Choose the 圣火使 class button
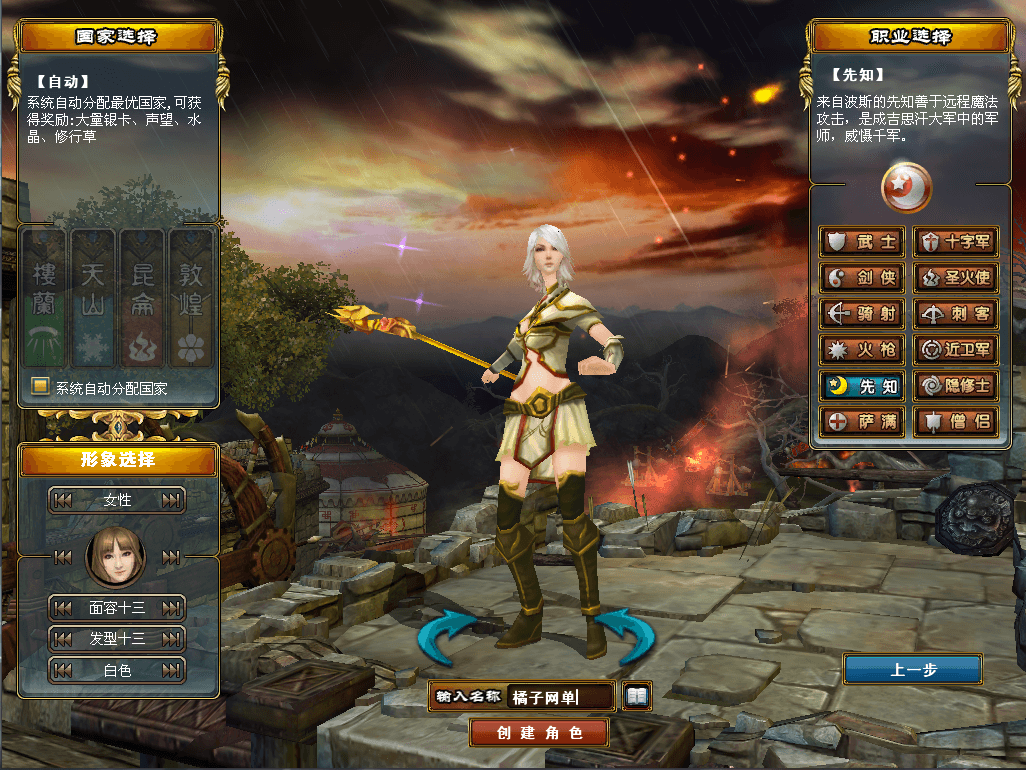Screen dimensions: 1026x770 pos(955,278)
